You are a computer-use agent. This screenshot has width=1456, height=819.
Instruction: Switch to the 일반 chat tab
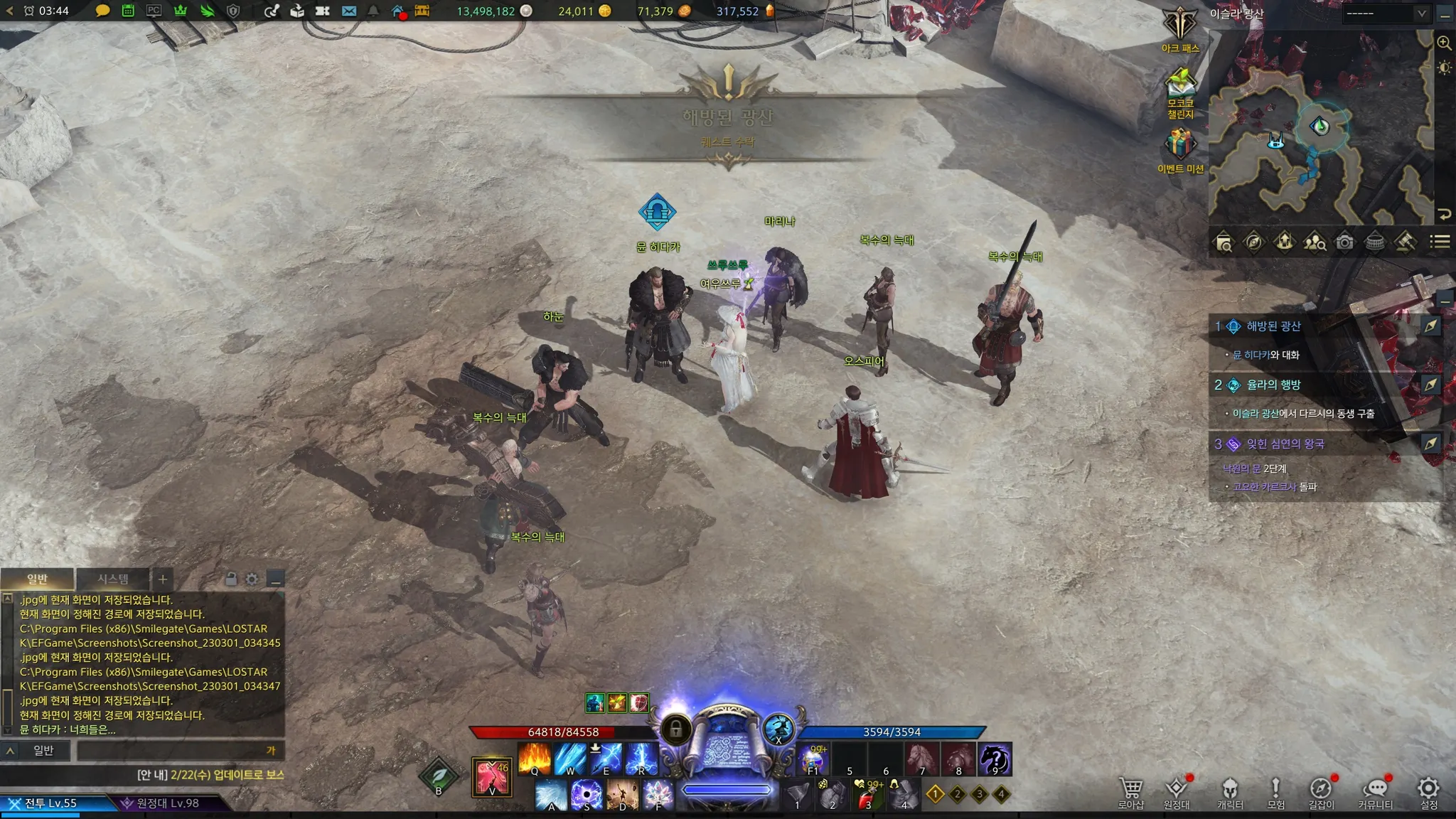(x=37, y=579)
